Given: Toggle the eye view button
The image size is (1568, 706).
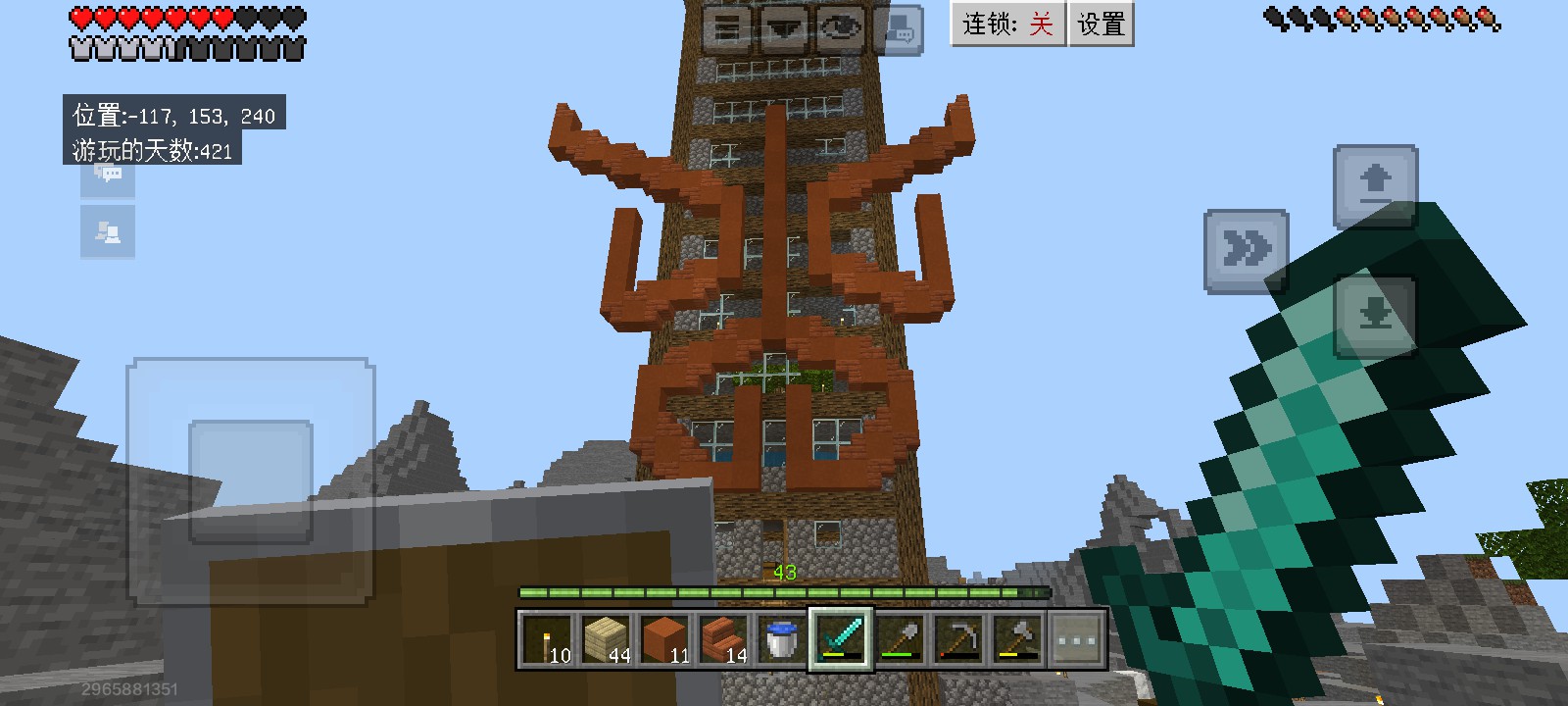Looking at the screenshot, I should tap(840, 28).
